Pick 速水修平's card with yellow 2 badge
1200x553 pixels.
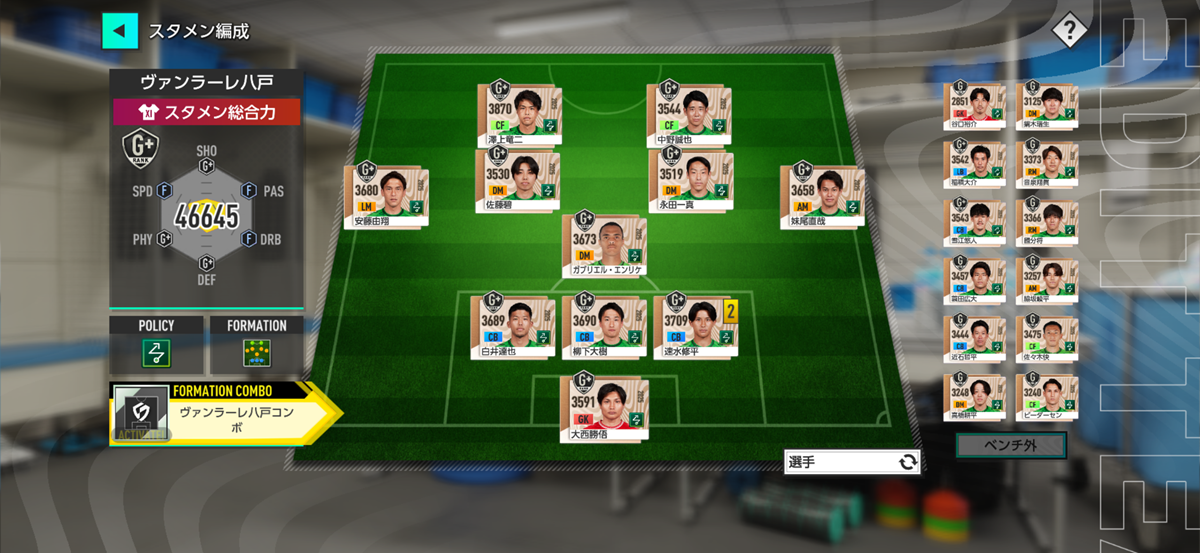696,324
